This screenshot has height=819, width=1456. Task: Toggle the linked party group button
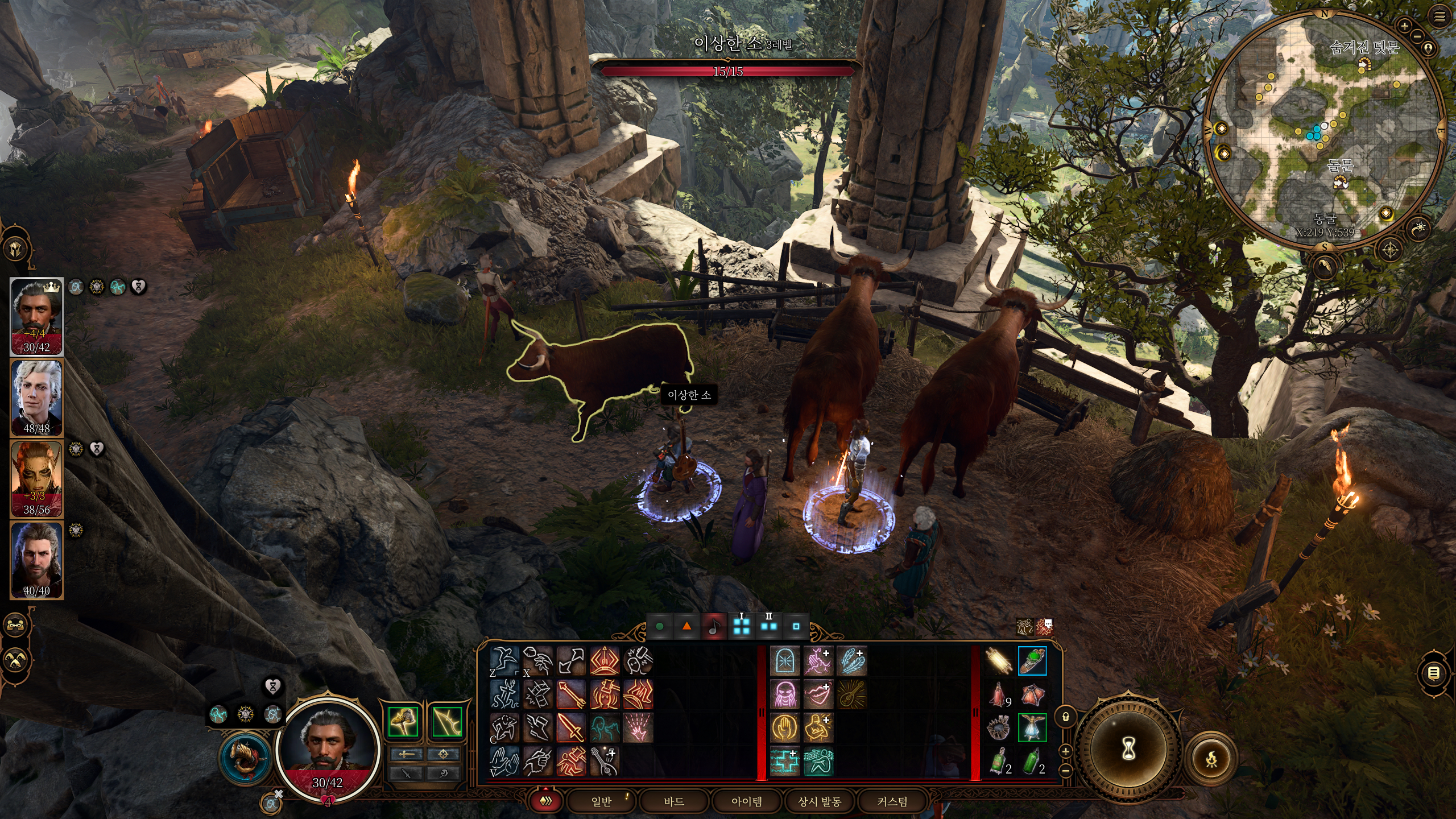pos(15,625)
